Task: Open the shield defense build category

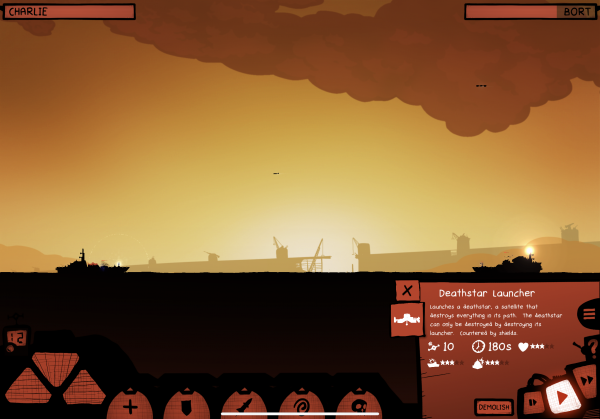Action: point(186,406)
